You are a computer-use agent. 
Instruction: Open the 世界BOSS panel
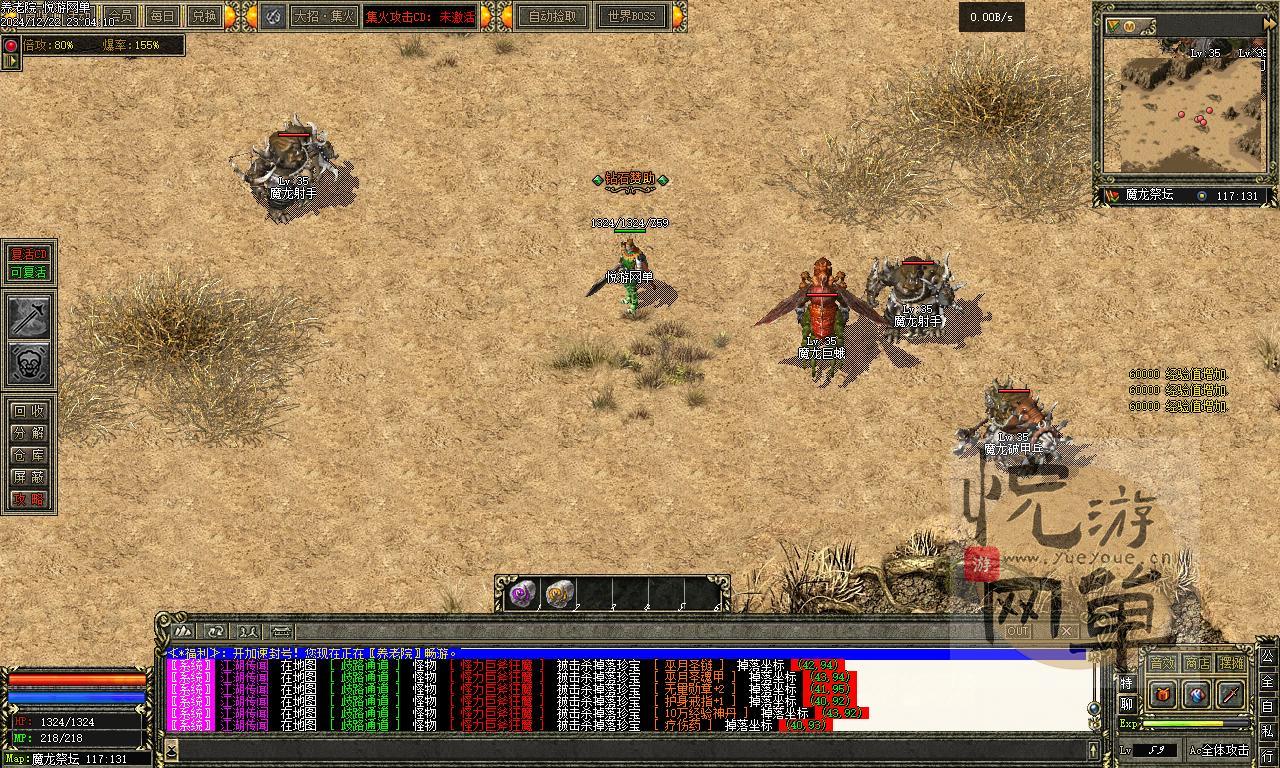click(x=630, y=16)
